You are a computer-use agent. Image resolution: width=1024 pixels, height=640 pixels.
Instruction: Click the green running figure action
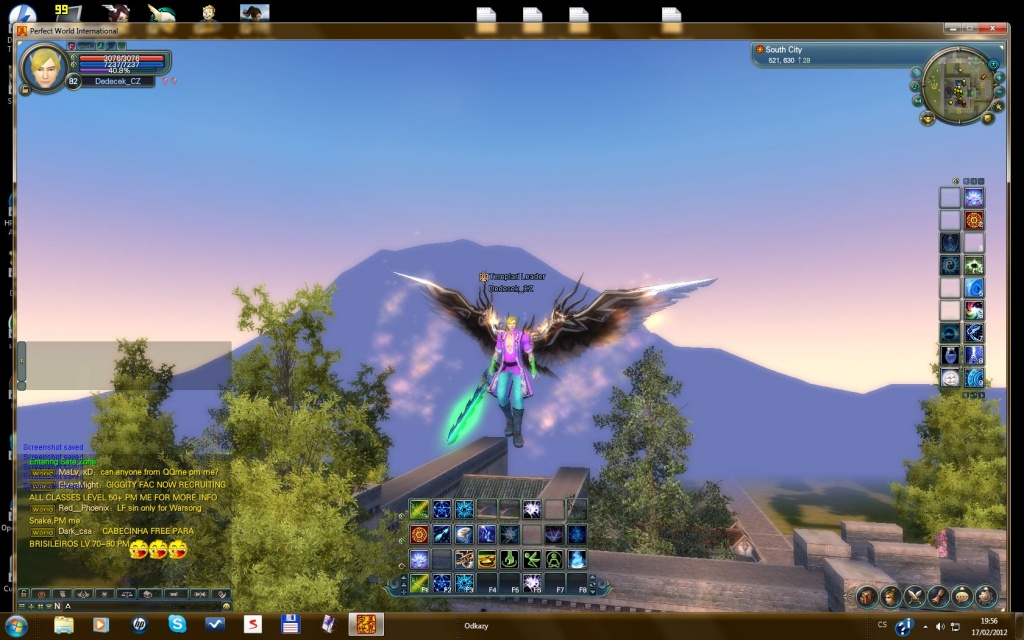pyautogui.click(x=532, y=559)
